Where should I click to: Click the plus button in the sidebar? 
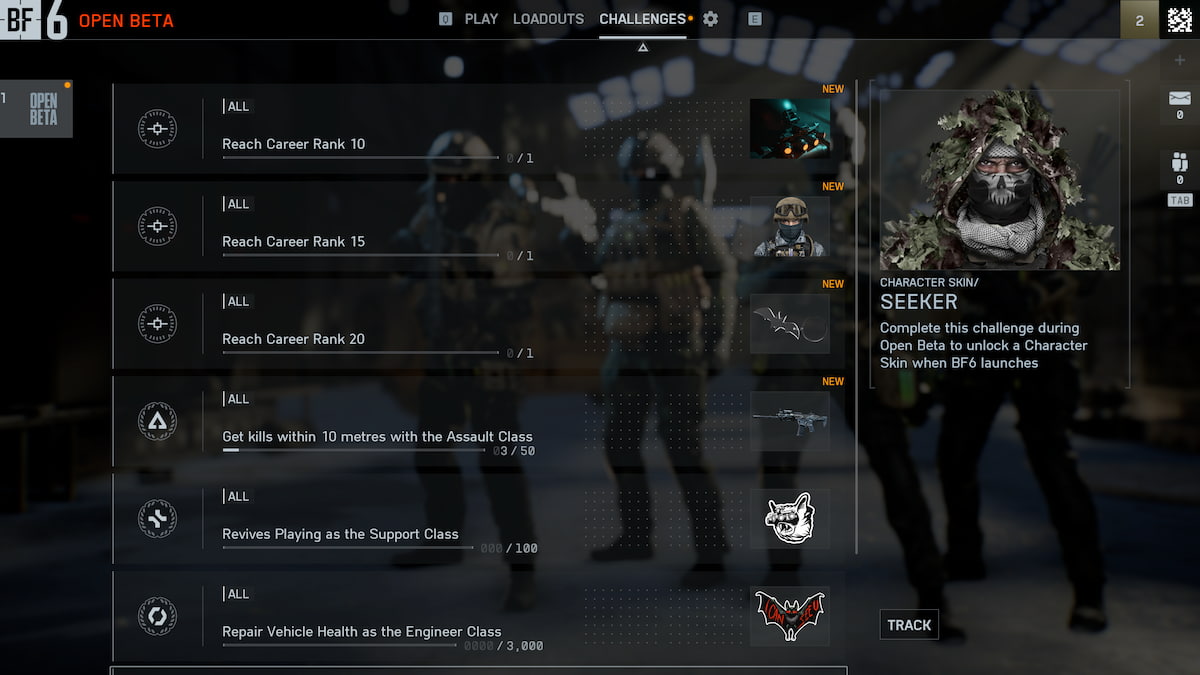1180,60
